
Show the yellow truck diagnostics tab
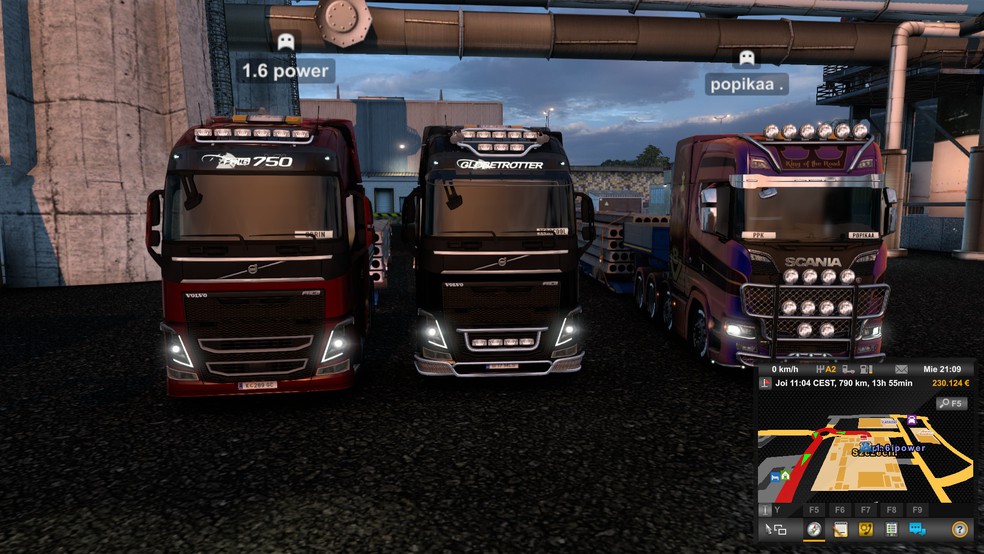pyautogui.click(x=866, y=529)
